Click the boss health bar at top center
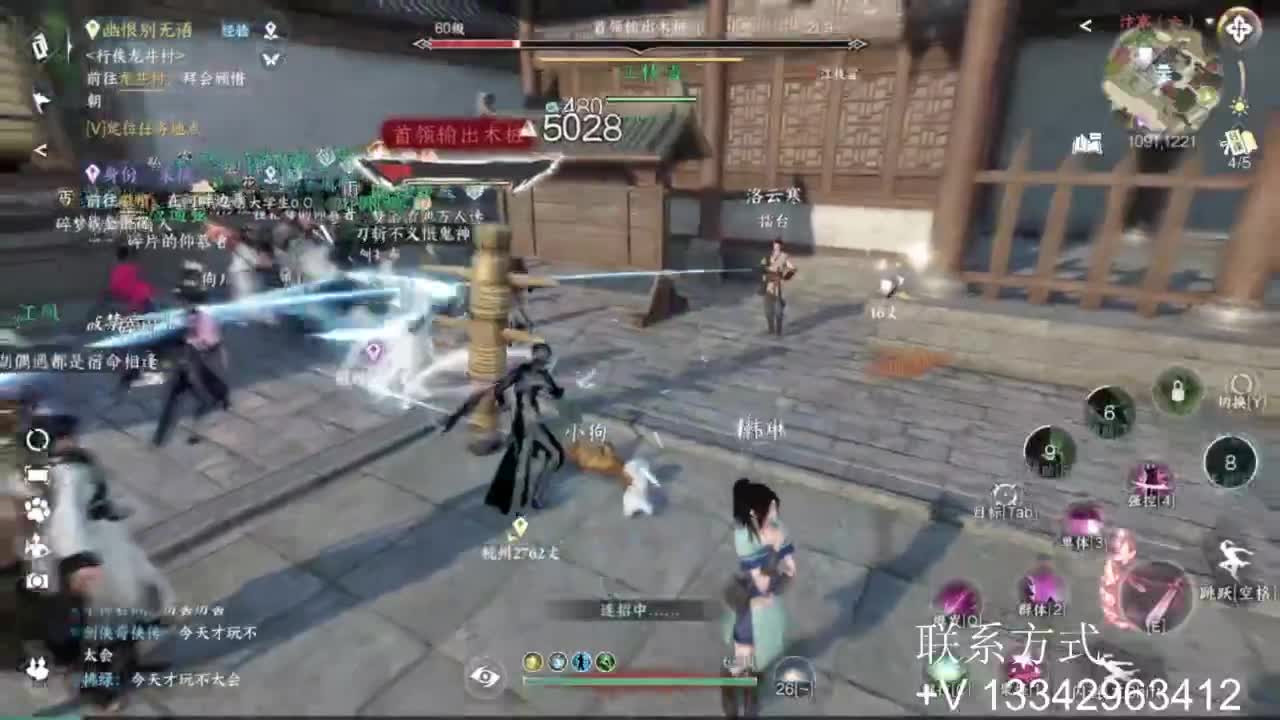The width and height of the screenshot is (1280, 720). 640,44
